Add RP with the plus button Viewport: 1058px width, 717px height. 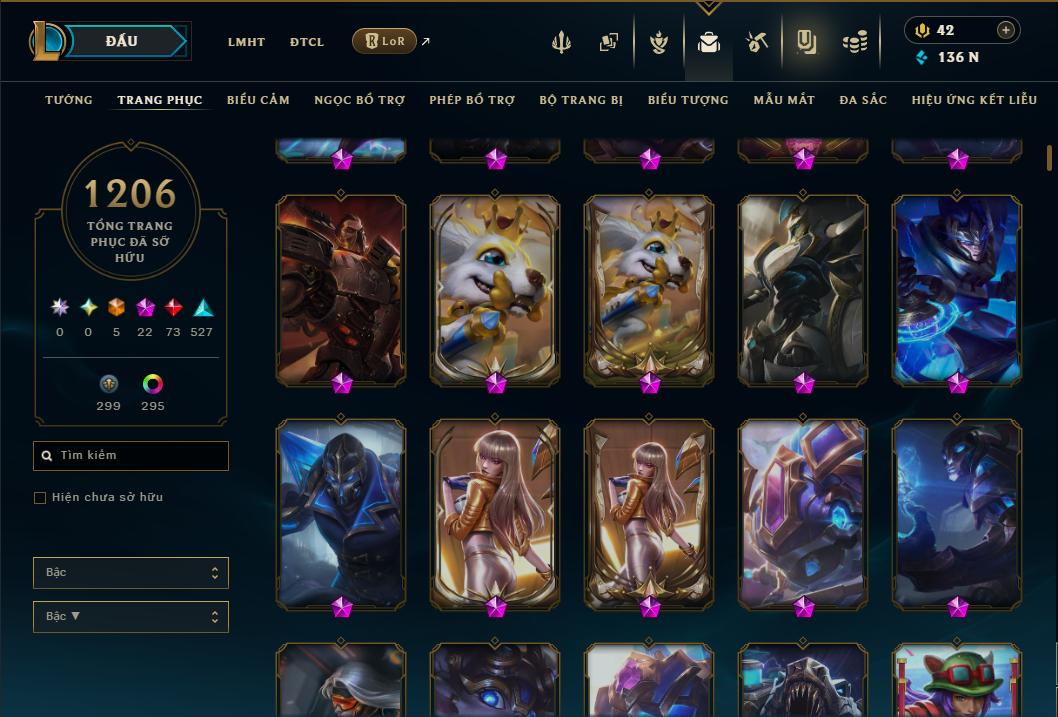click(x=1006, y=30)
